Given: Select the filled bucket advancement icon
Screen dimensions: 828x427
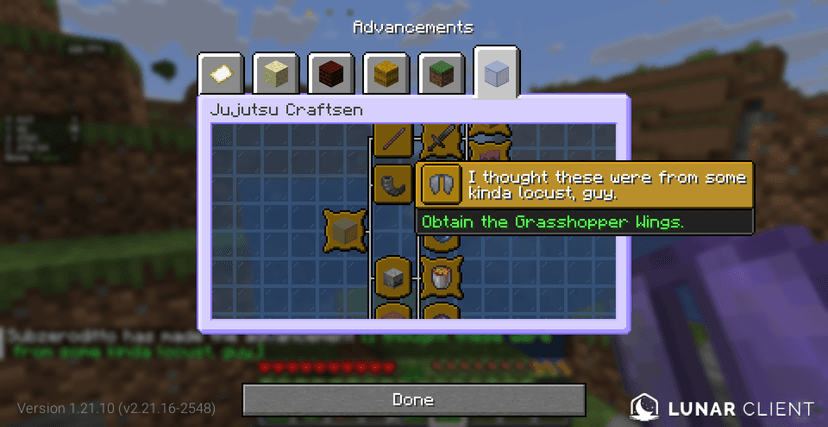Looking at the screenshot, I should [437, 276].
